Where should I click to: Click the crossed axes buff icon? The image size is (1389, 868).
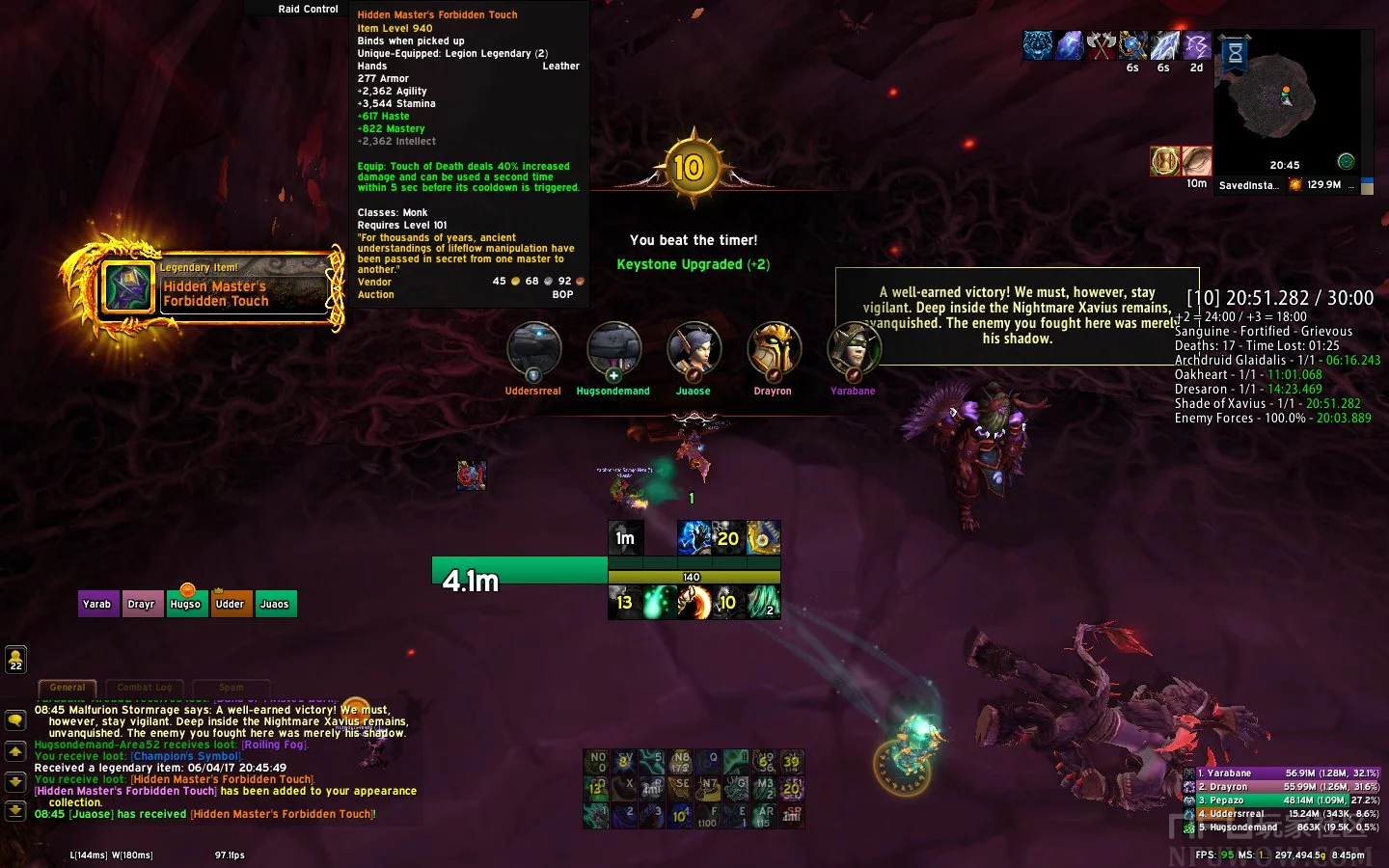(x=1101, y=45)
